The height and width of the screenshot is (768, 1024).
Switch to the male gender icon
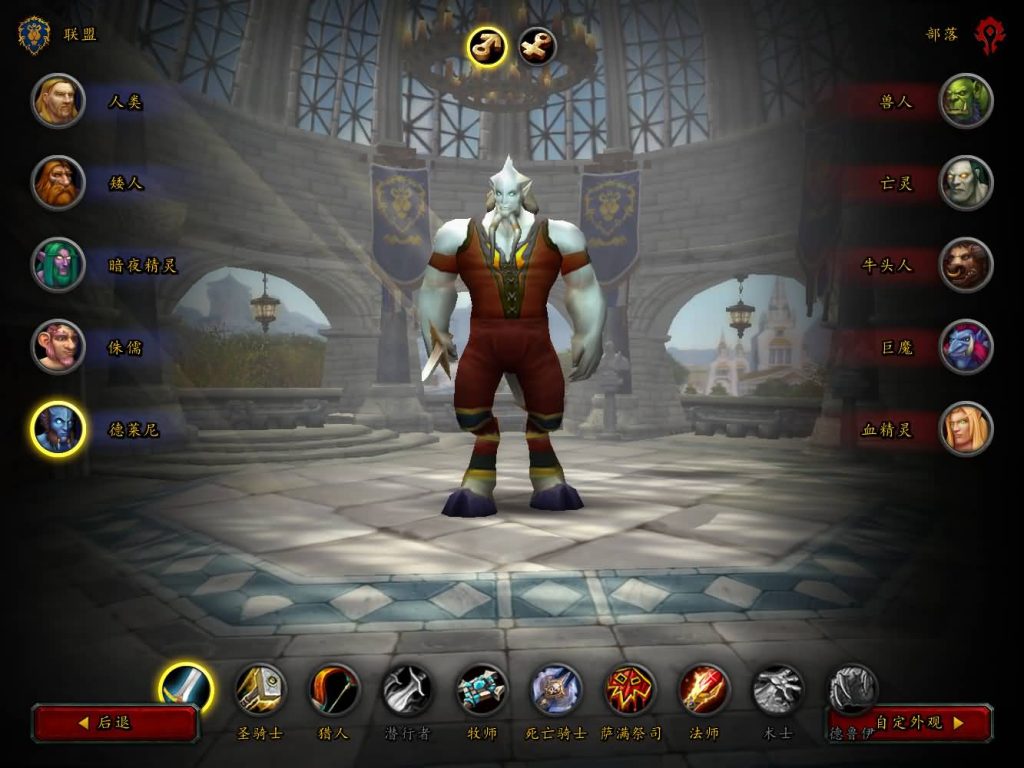tap(487, 46)
